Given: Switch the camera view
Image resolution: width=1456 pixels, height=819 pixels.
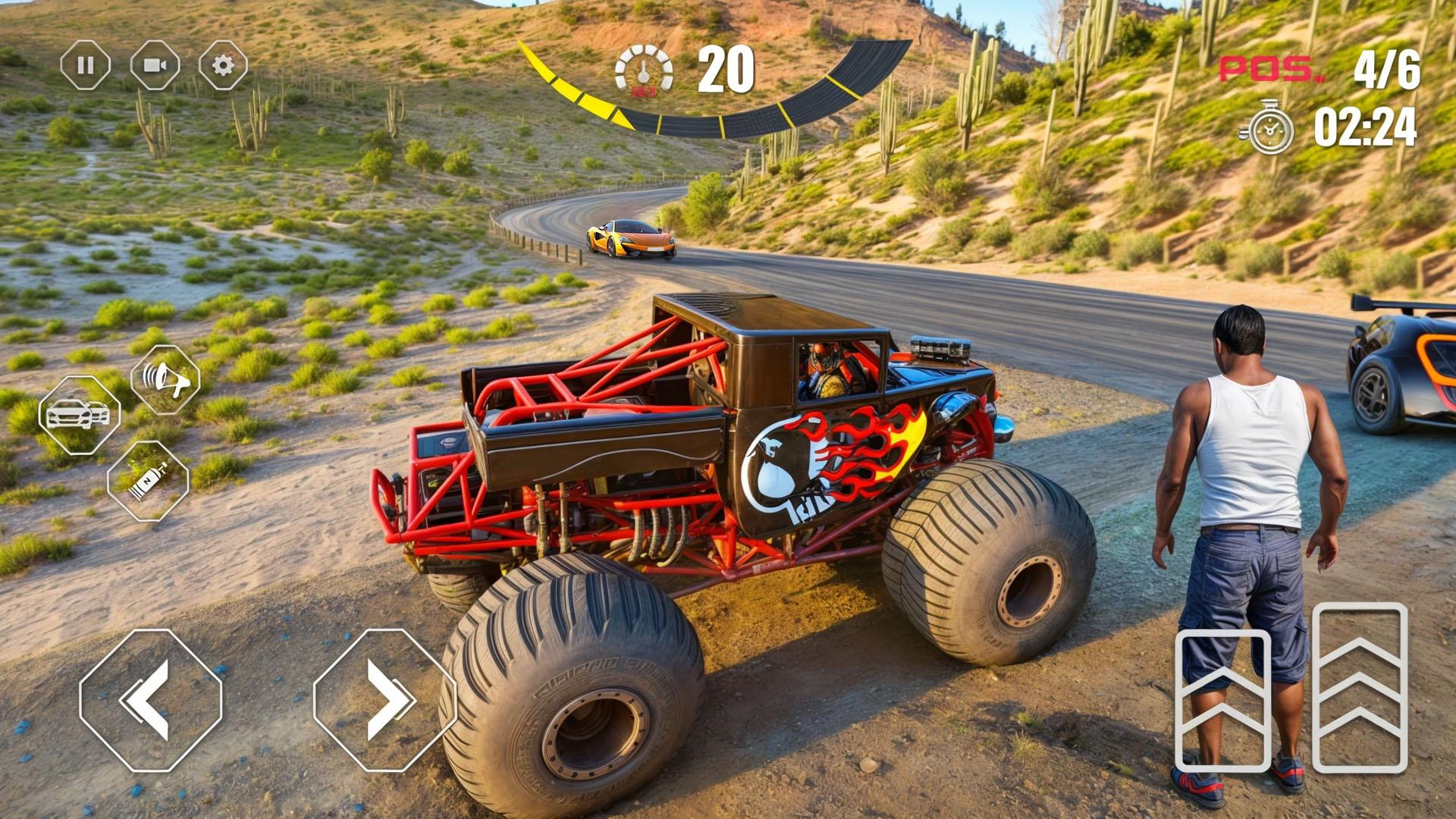Looking at the screenshot, I should [155, 66].
